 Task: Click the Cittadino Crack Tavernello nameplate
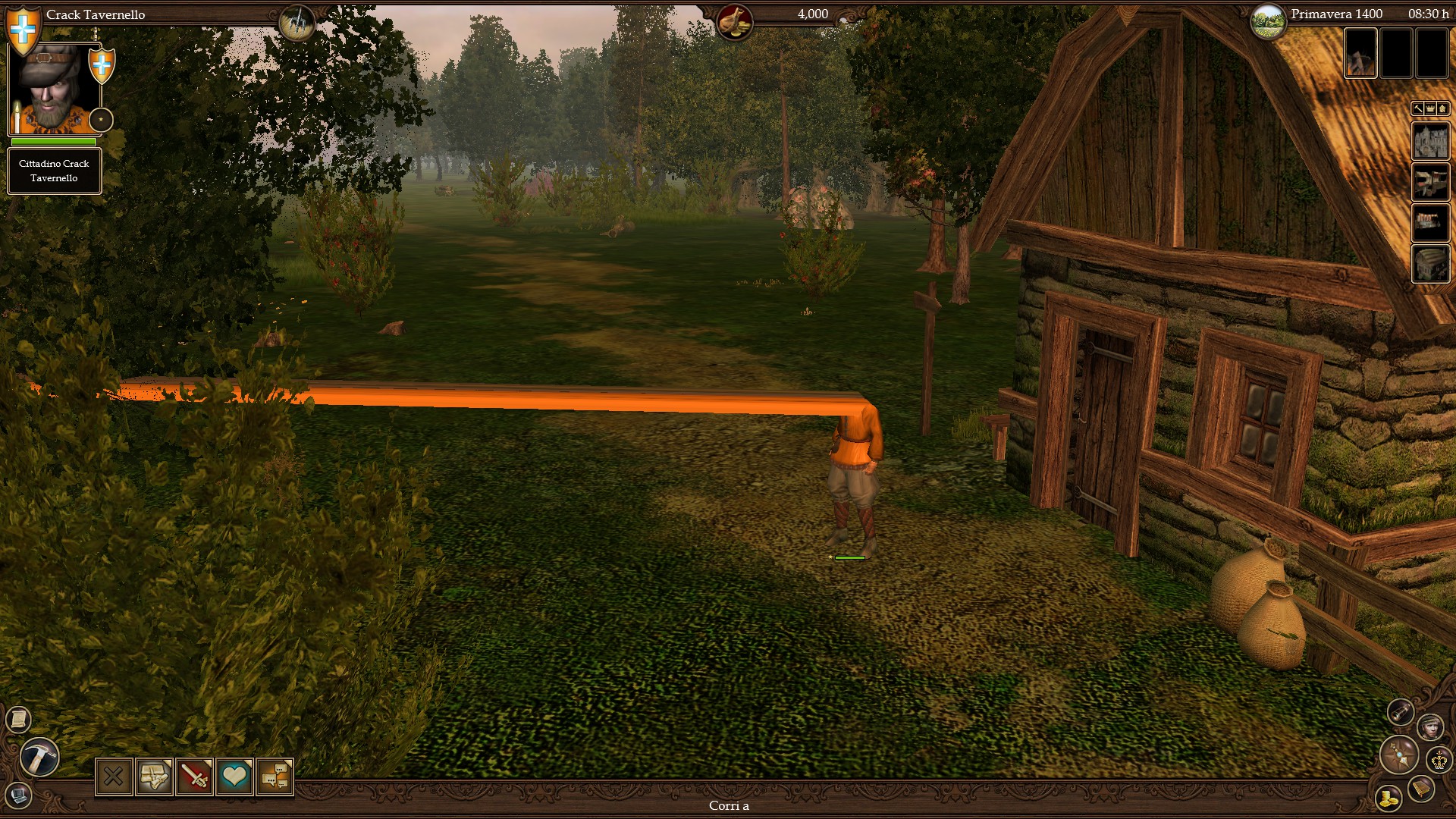54,171
